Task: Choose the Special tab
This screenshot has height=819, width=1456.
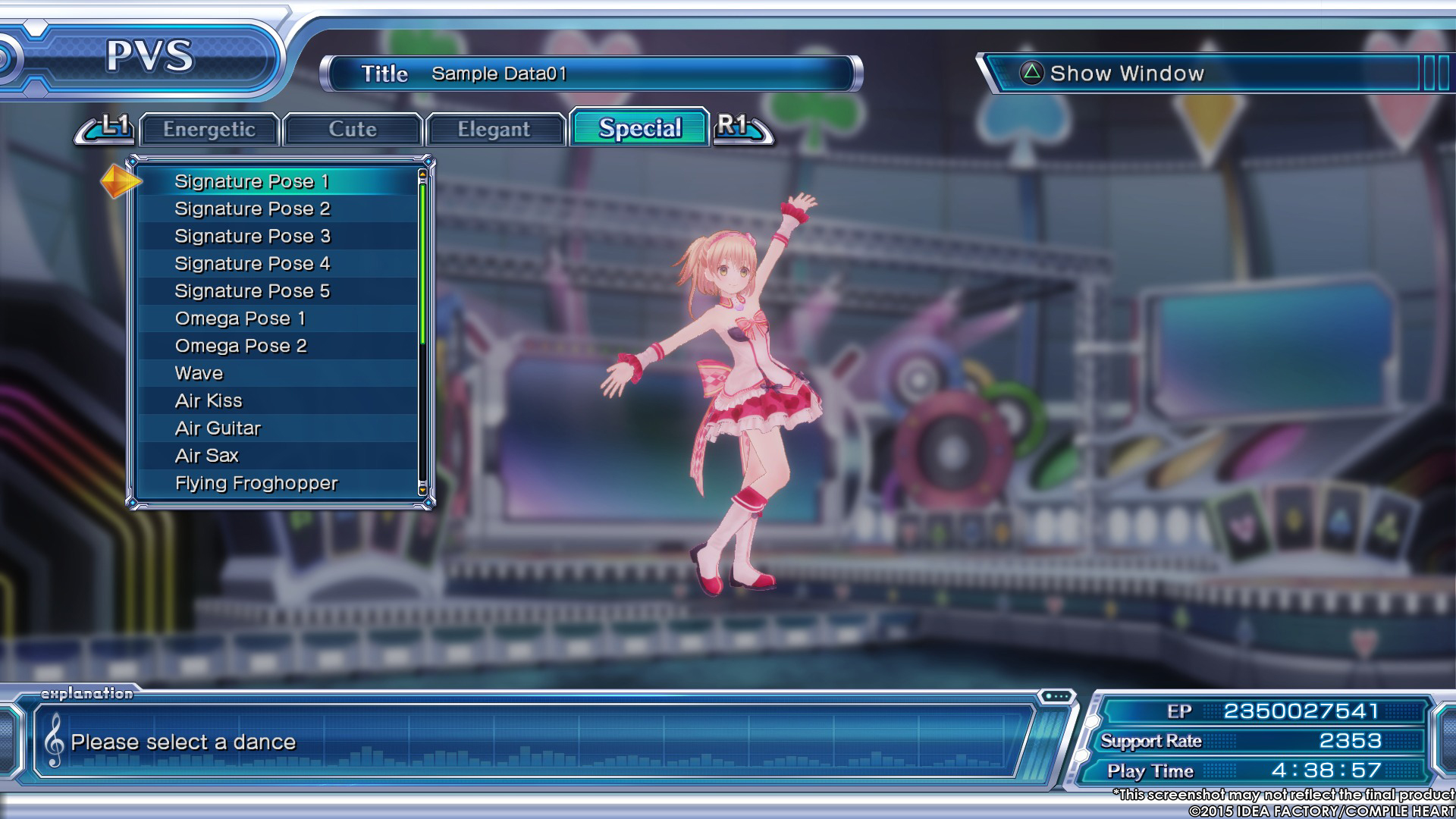Action: click(x=640, y=128)
